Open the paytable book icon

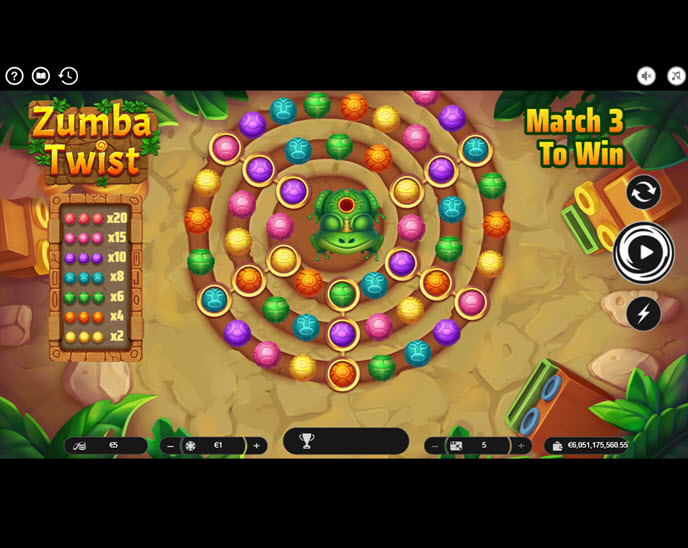click(41, 76)
